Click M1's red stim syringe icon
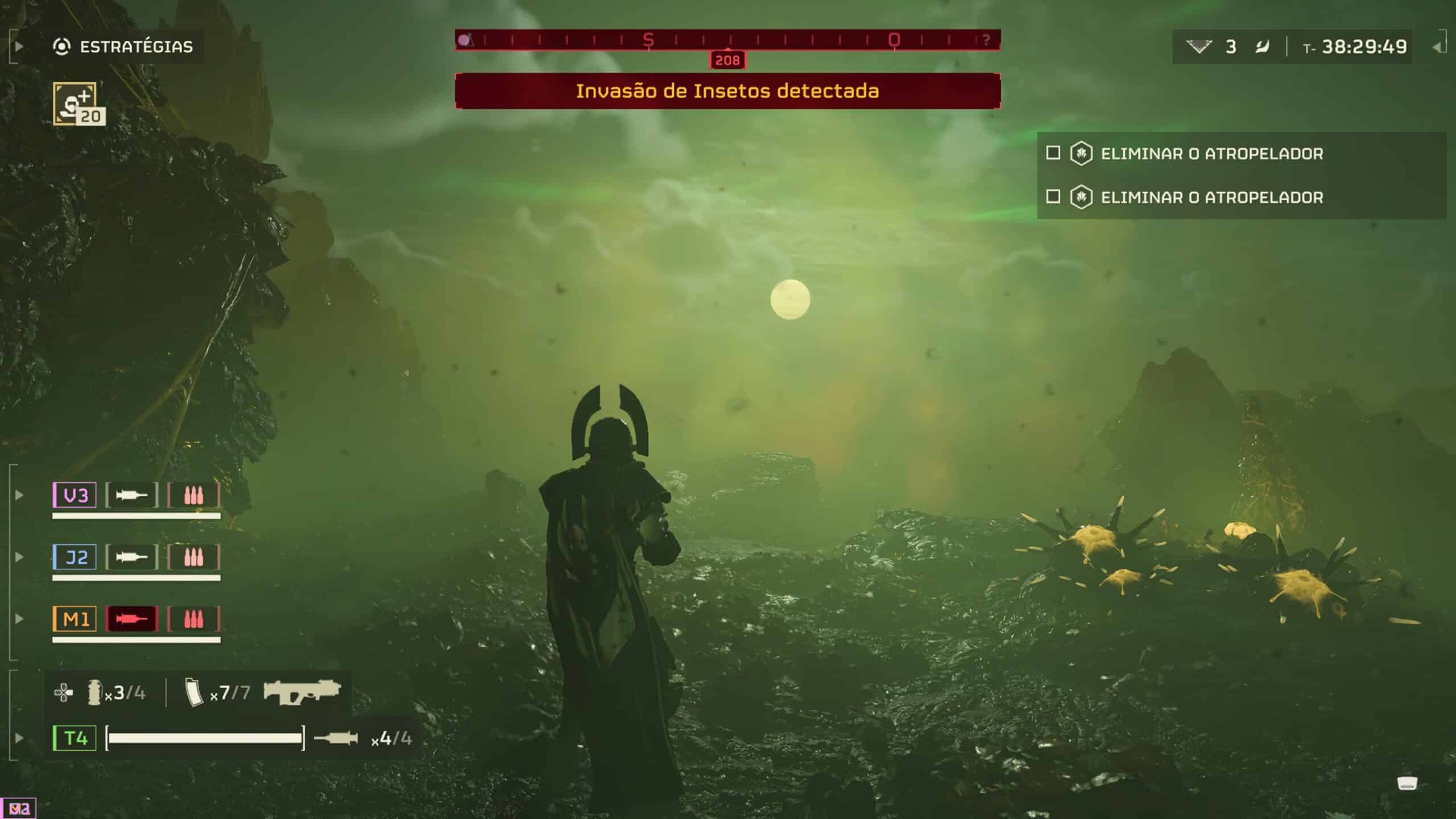 131,618
